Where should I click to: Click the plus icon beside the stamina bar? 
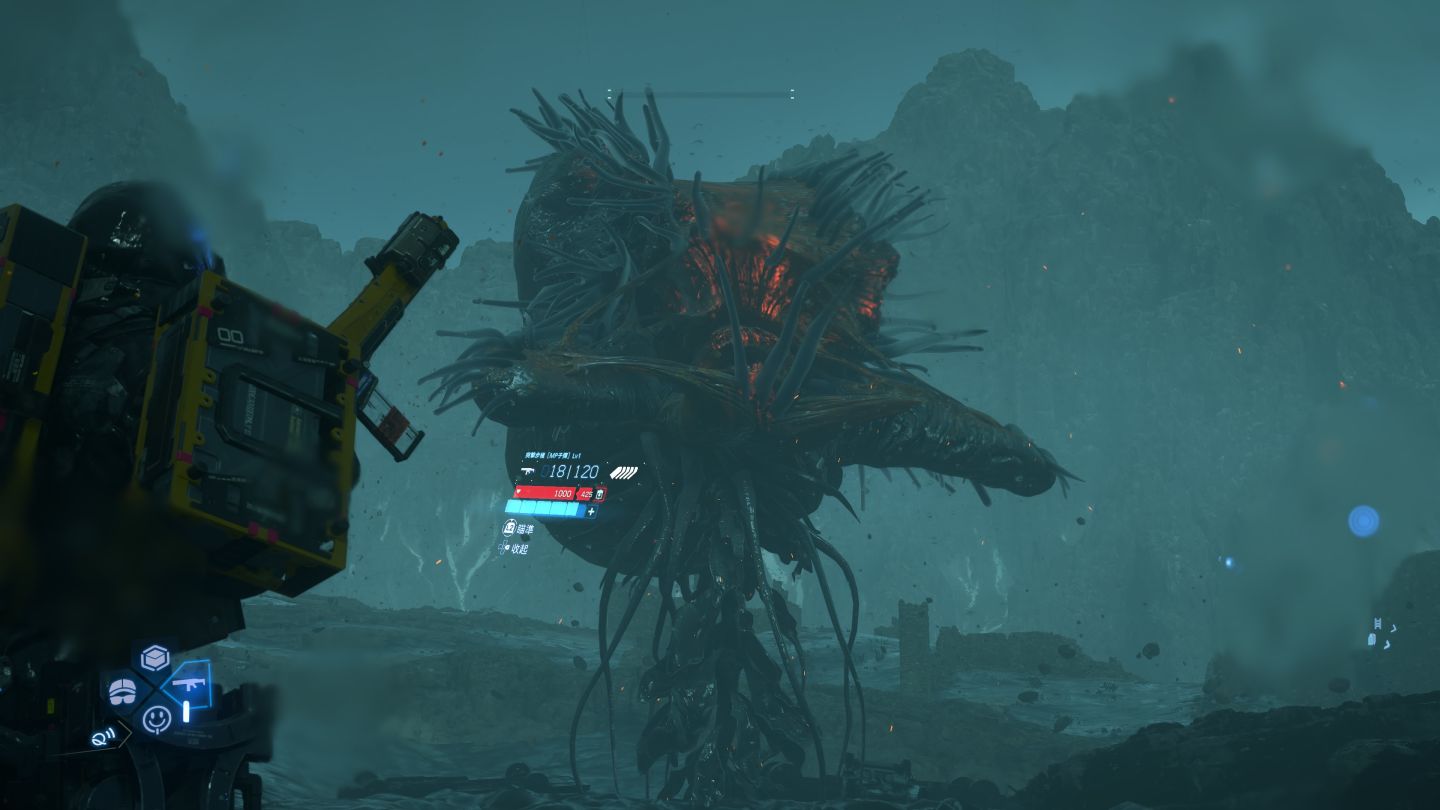591,511
